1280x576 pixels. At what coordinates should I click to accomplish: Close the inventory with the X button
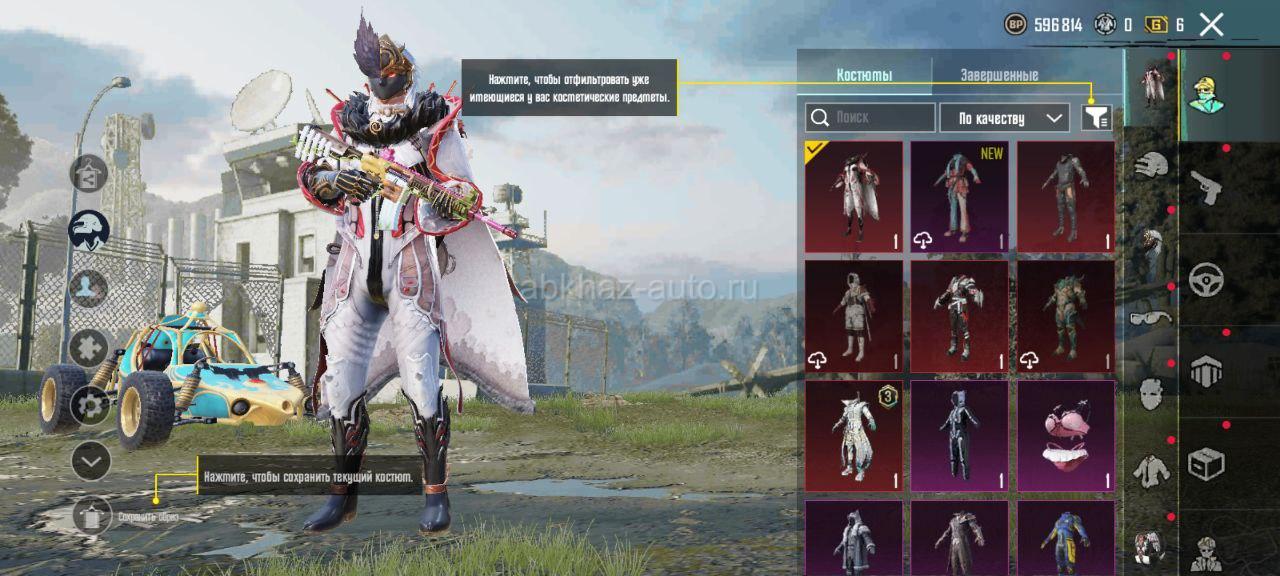pos(1211,25)
